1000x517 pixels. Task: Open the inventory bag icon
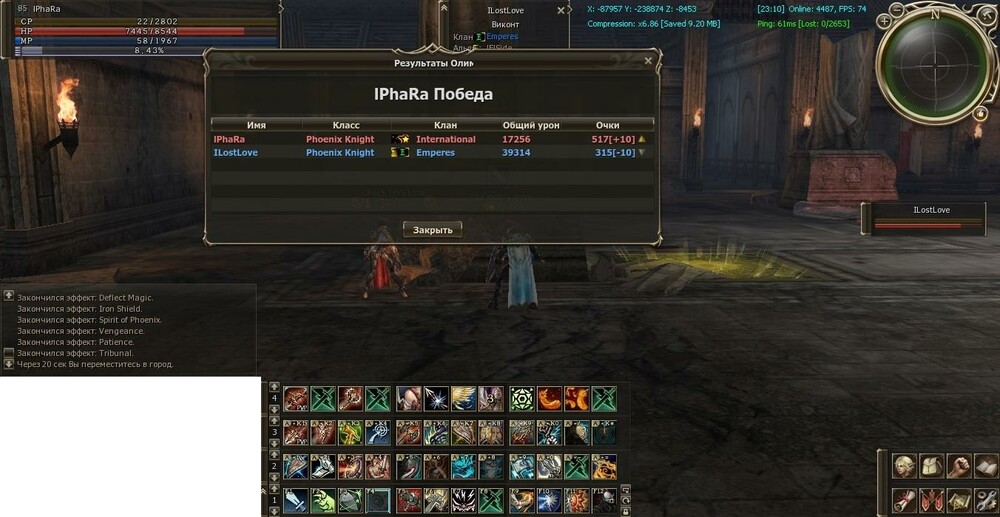931,466
